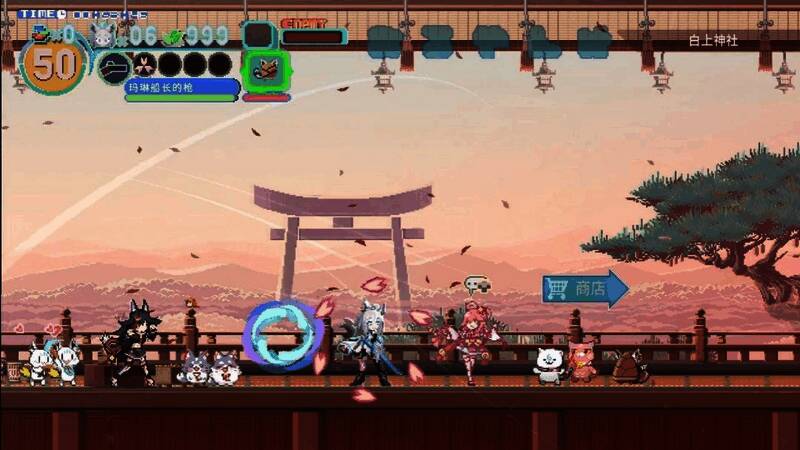This screenshot has width=800, height=450.
Task: Click the 玛琳船长的枪 weapon name label
Action: tap(182, 88)
